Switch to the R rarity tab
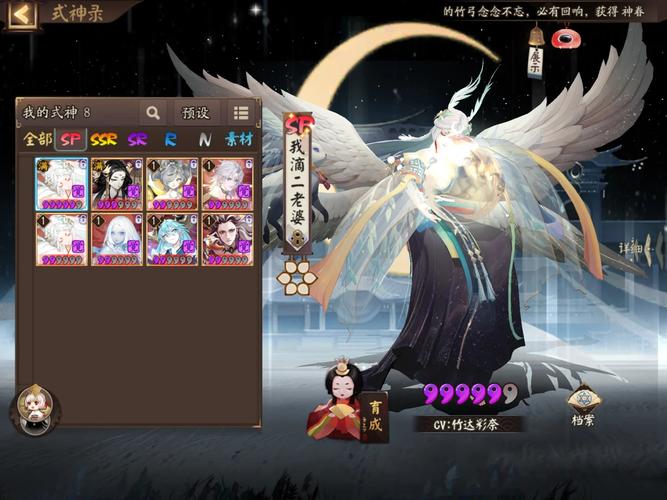667x500 pixels. point(171,140)
